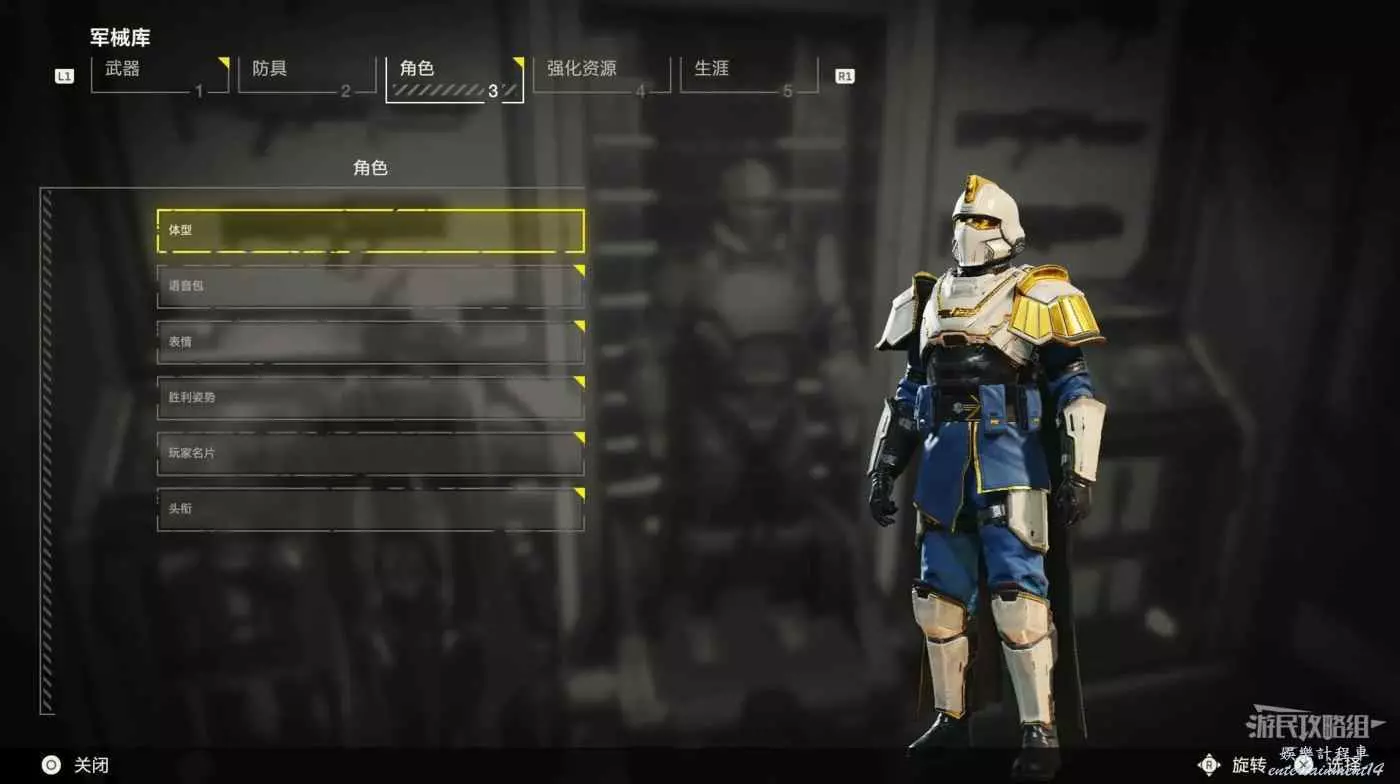The image size is (1400, 784).
Task: Select the 表情 emotes entry
Action: (370, 342)
